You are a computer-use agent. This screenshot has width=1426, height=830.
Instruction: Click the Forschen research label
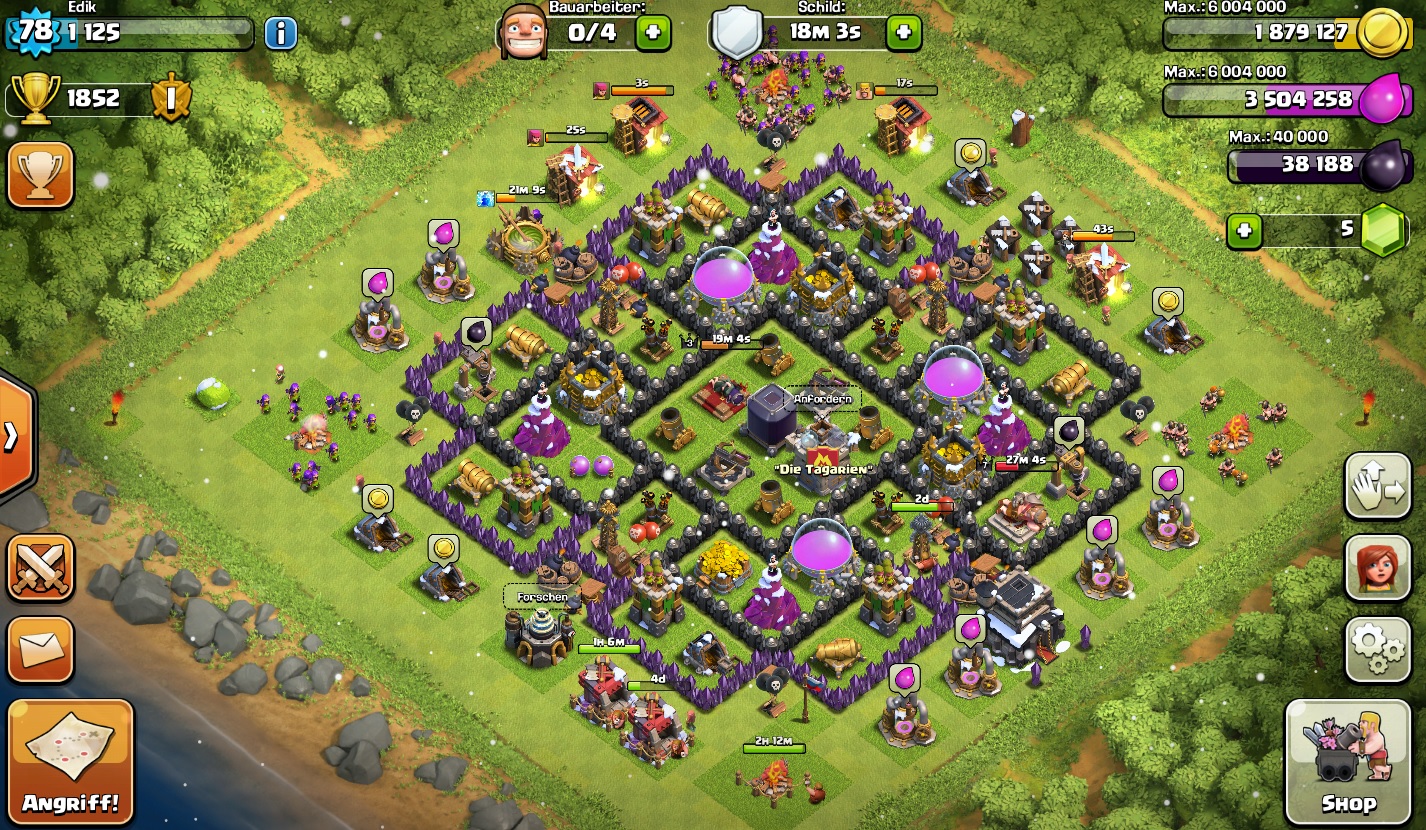pos(542,597)
